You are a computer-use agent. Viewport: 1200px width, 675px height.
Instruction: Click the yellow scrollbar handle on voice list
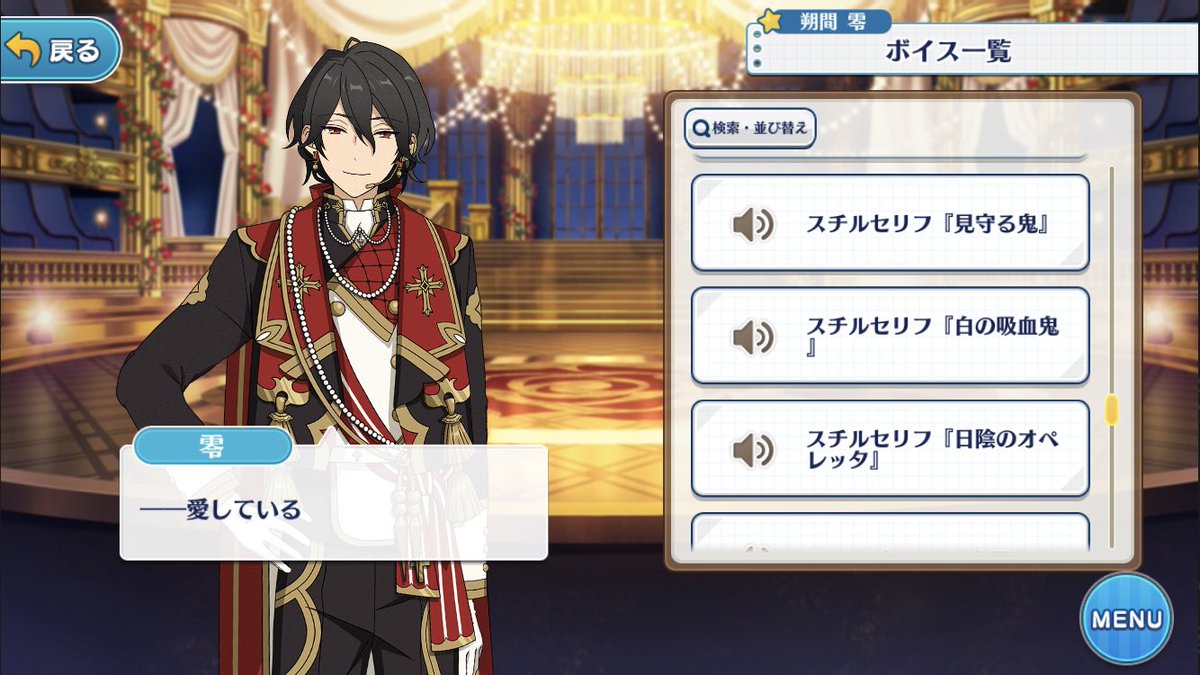pos(1110,410)
